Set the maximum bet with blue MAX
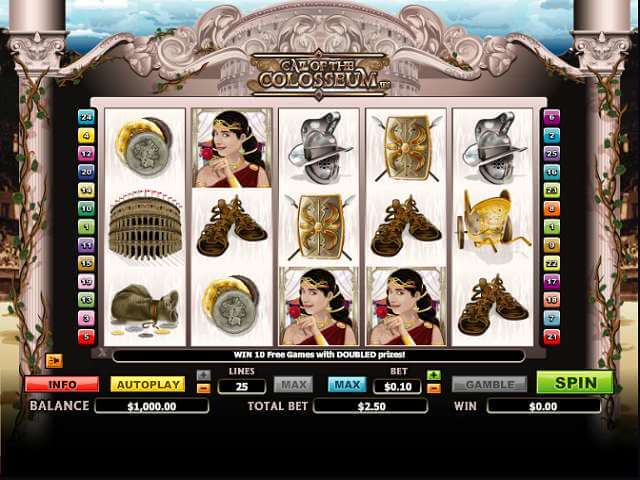The width and height of the screenshot is (640, 480). pos(347,384)
